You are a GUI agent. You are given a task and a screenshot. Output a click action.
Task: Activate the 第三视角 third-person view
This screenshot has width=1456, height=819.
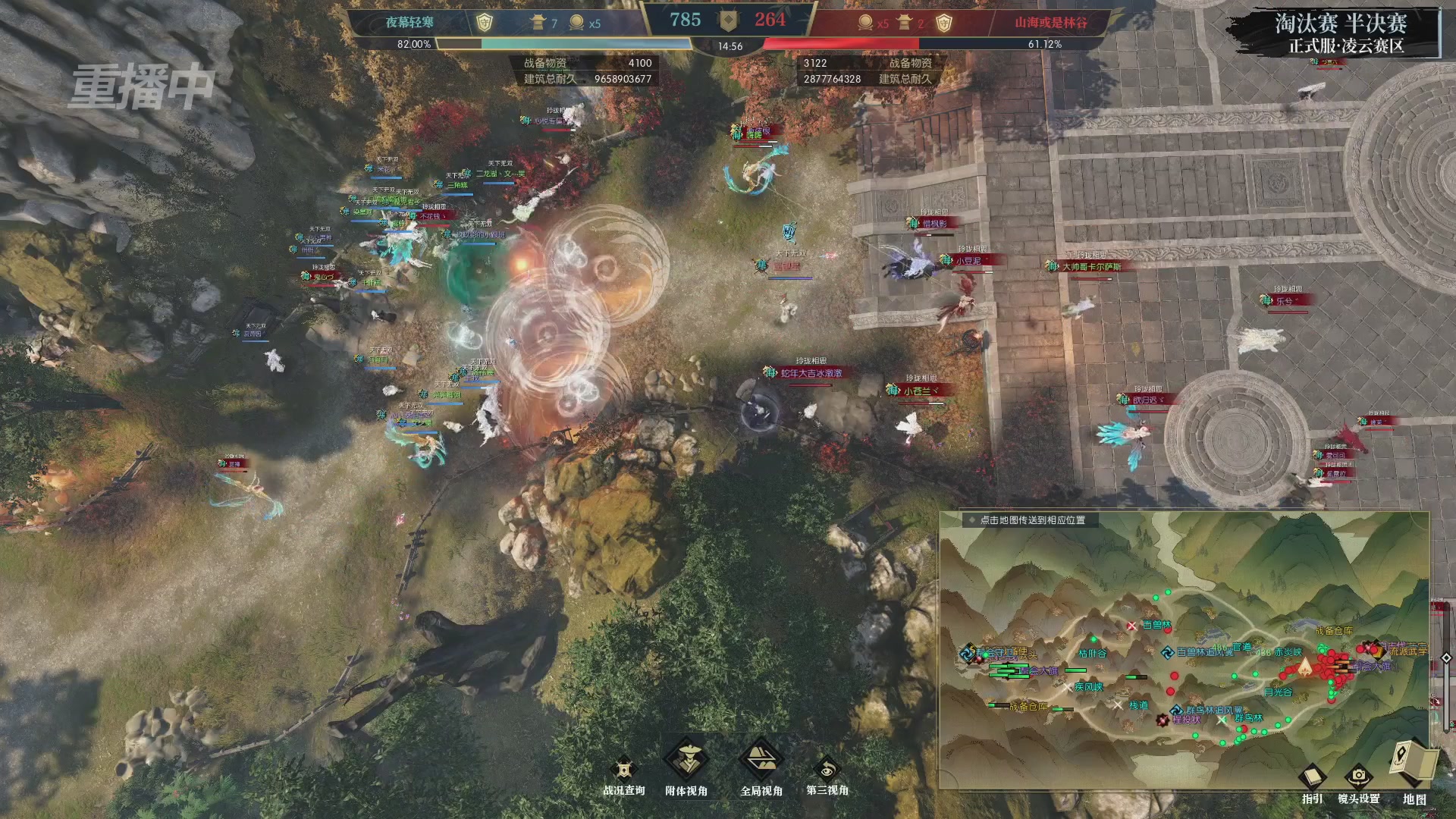(x=827, y=771)
